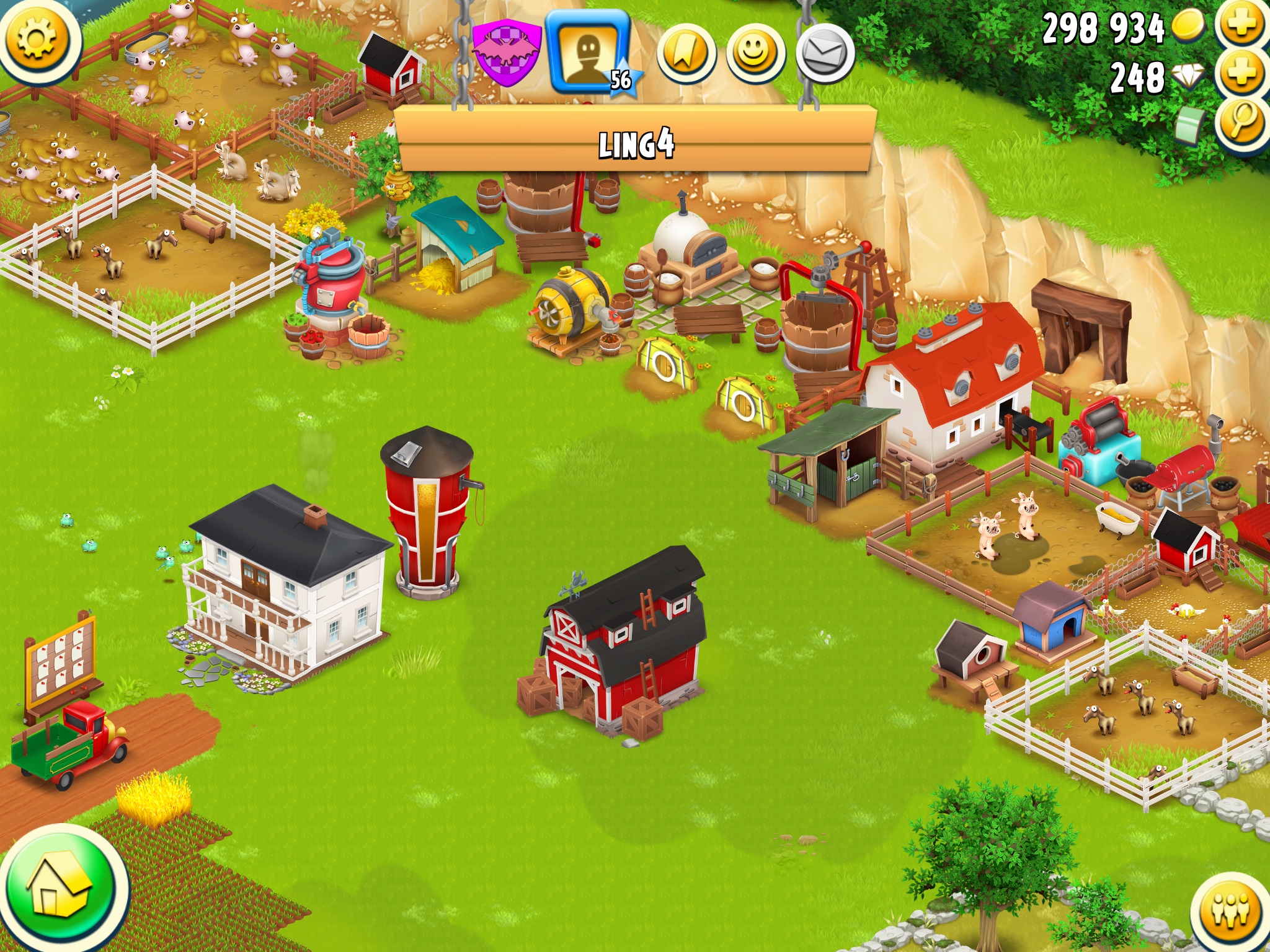Open the envelope message button
This screenshot has height=952, width=1270.
click(x=825, y=54)
